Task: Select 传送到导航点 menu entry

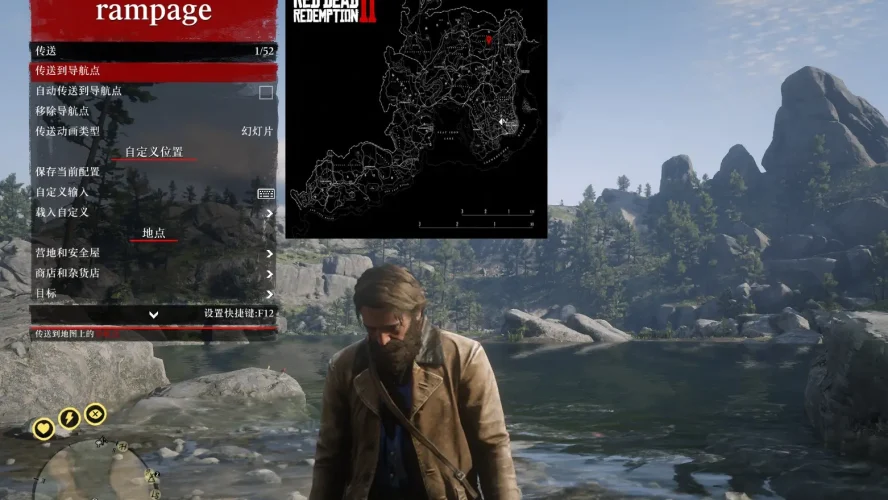Action: point(153,71)
